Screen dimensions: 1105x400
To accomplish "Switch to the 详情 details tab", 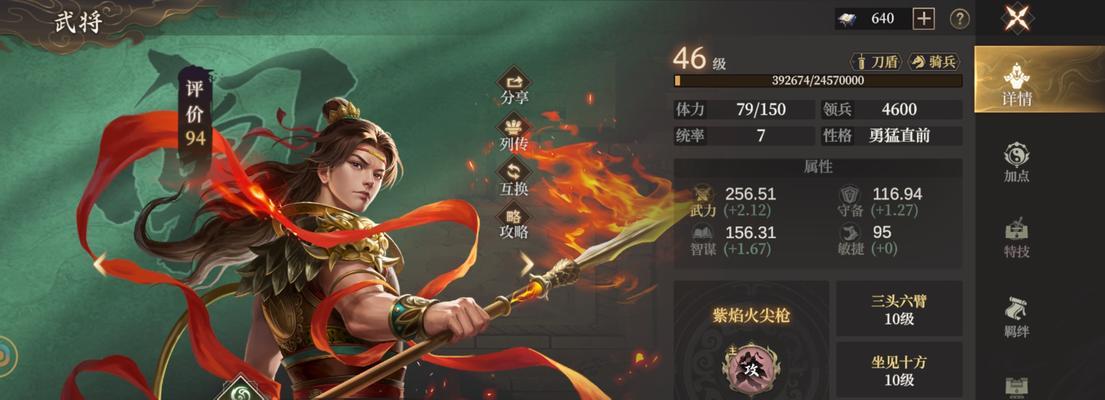I will pos(1017,84).
